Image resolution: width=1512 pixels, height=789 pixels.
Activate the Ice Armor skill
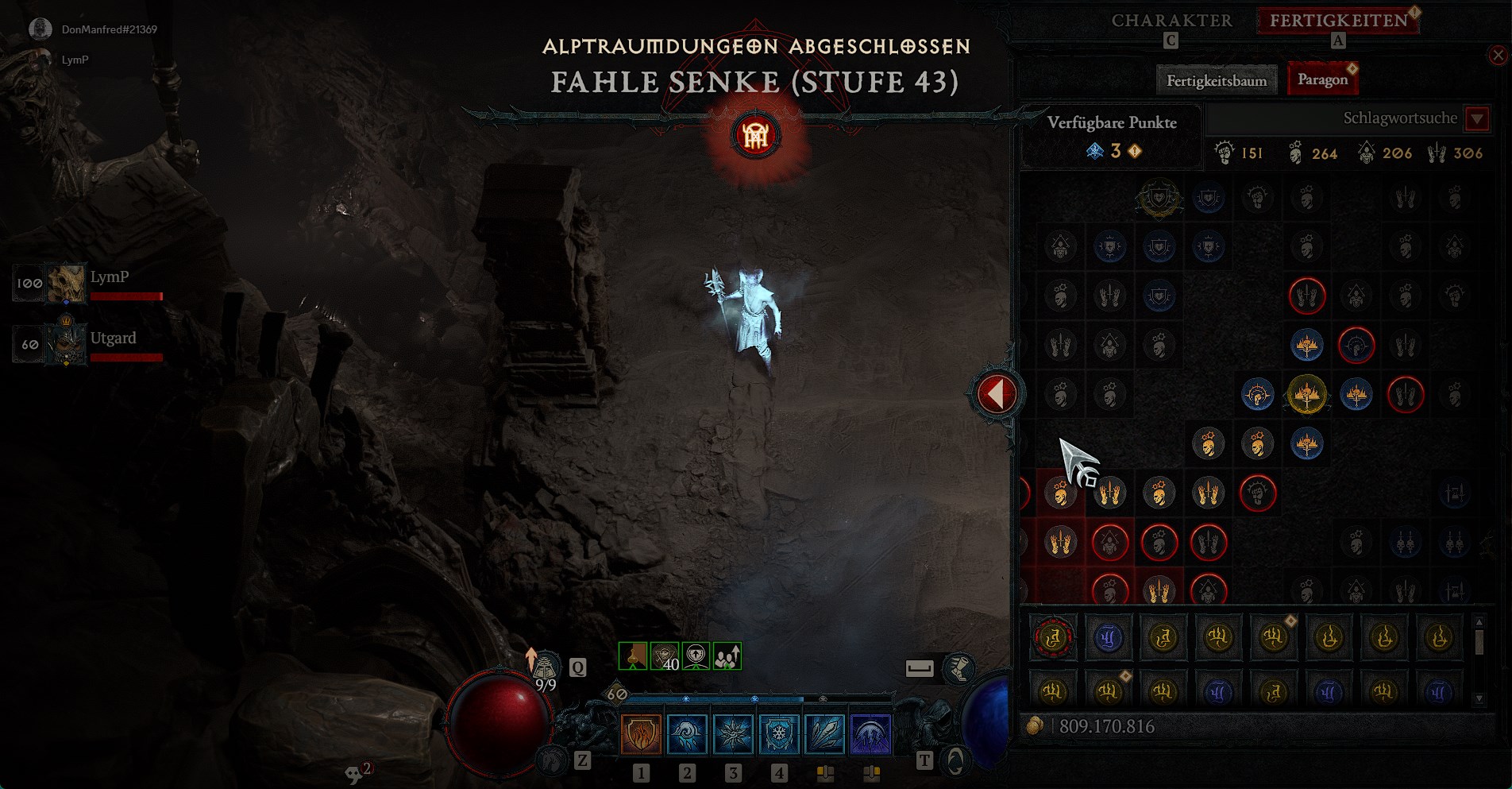(779, 733)
